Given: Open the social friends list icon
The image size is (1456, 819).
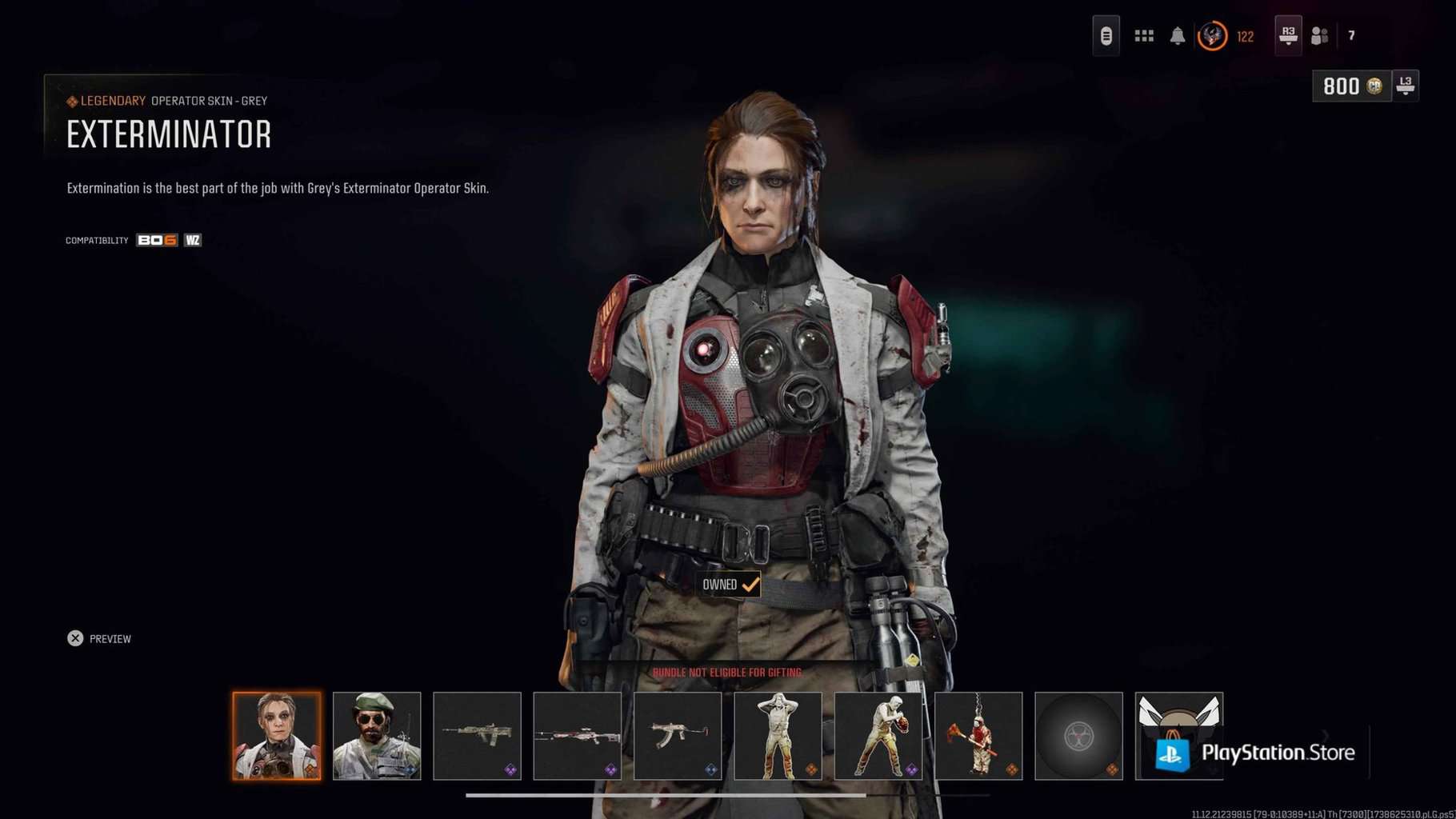Looking at the screenshot, I should 1320,36.
